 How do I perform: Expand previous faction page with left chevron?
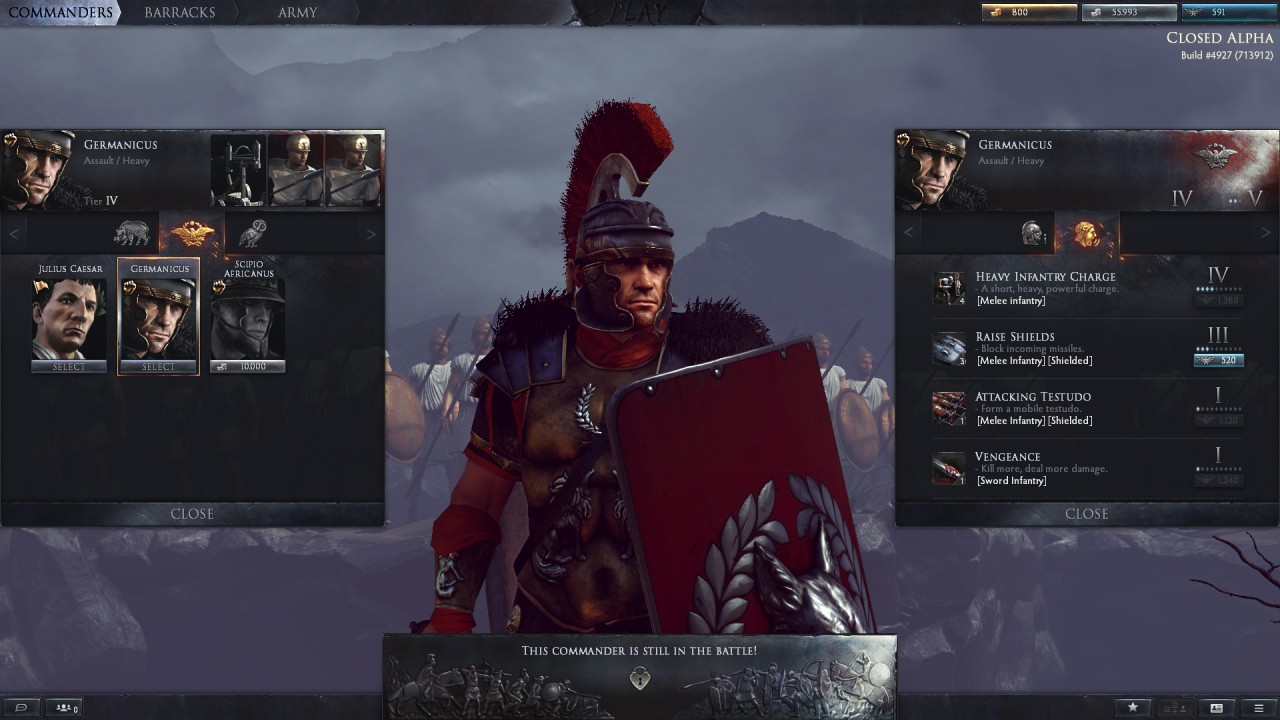point(14,232)
